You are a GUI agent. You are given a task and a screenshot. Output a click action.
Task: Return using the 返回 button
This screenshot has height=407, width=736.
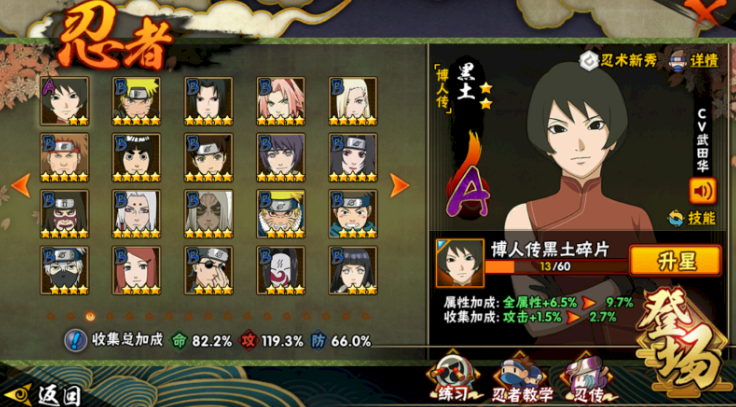point(45,393)
